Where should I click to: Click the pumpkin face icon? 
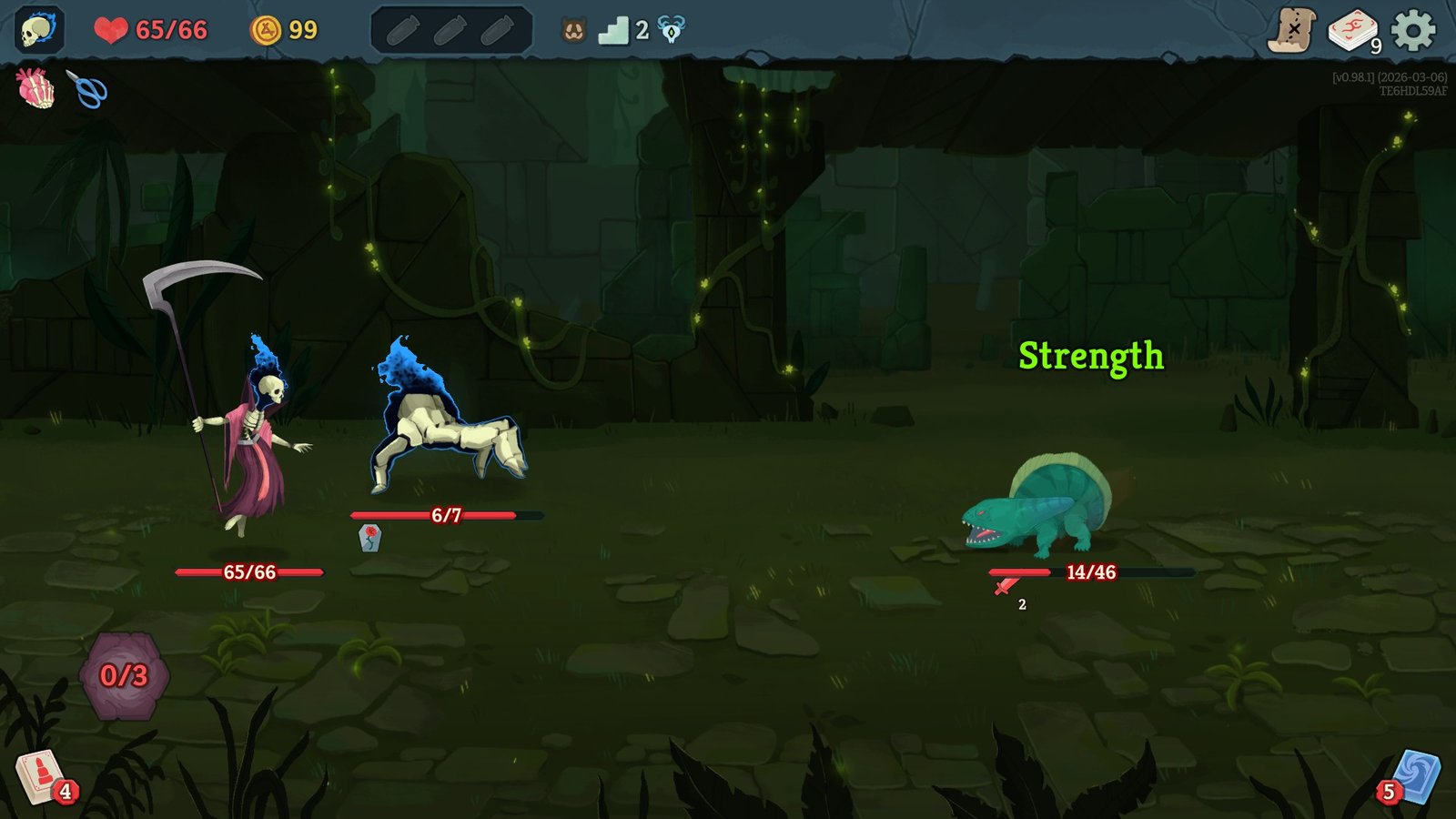click(x=572, y=29)
